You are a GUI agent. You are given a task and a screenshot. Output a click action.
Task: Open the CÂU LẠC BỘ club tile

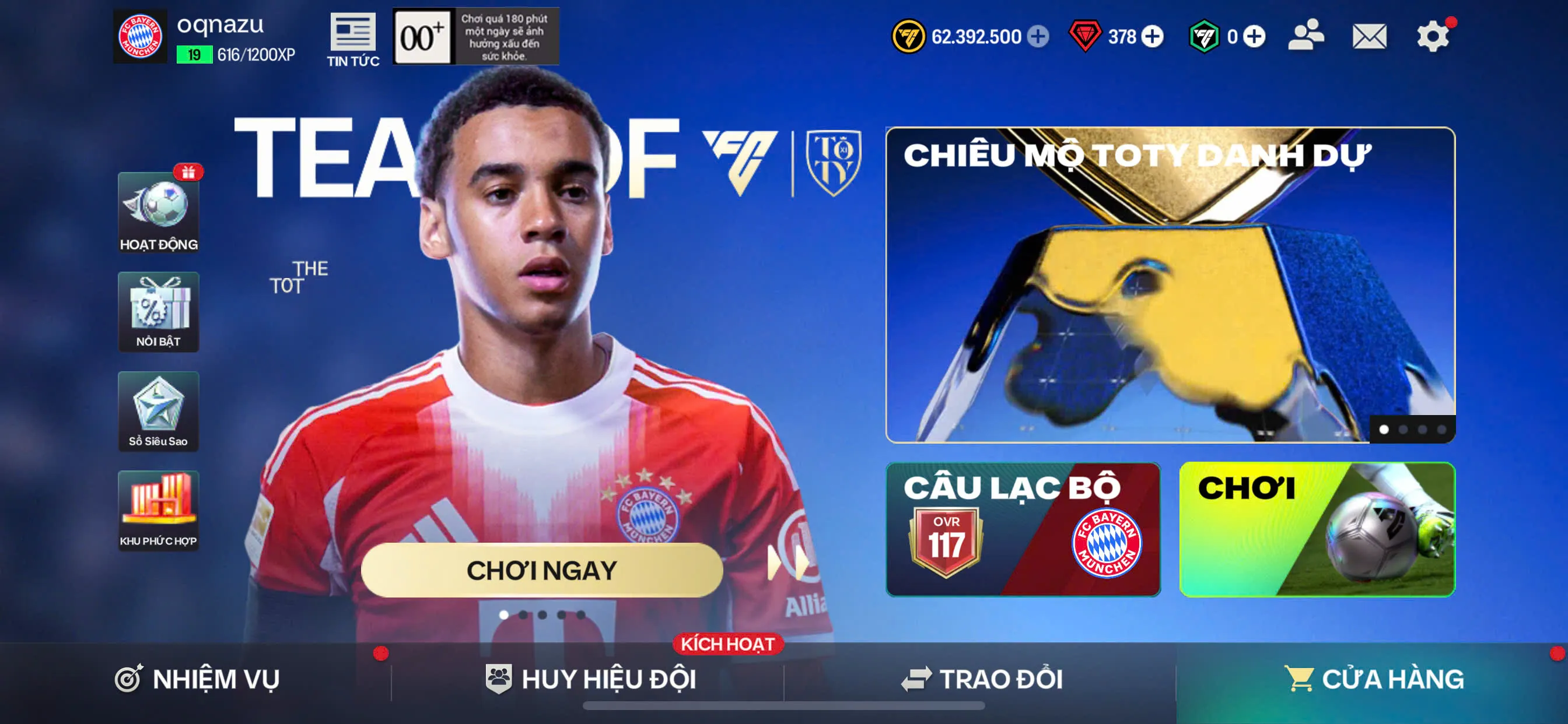click(1023, 529)
